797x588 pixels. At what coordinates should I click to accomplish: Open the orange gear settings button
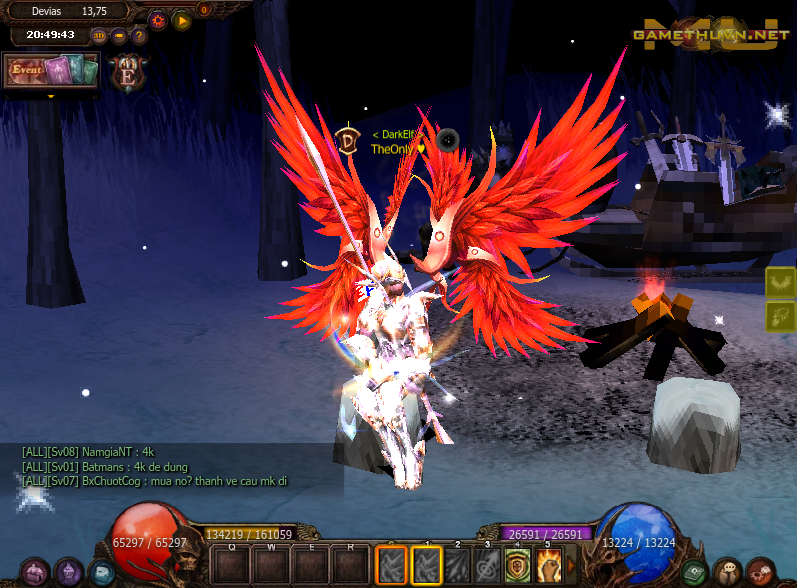point(157,20)
